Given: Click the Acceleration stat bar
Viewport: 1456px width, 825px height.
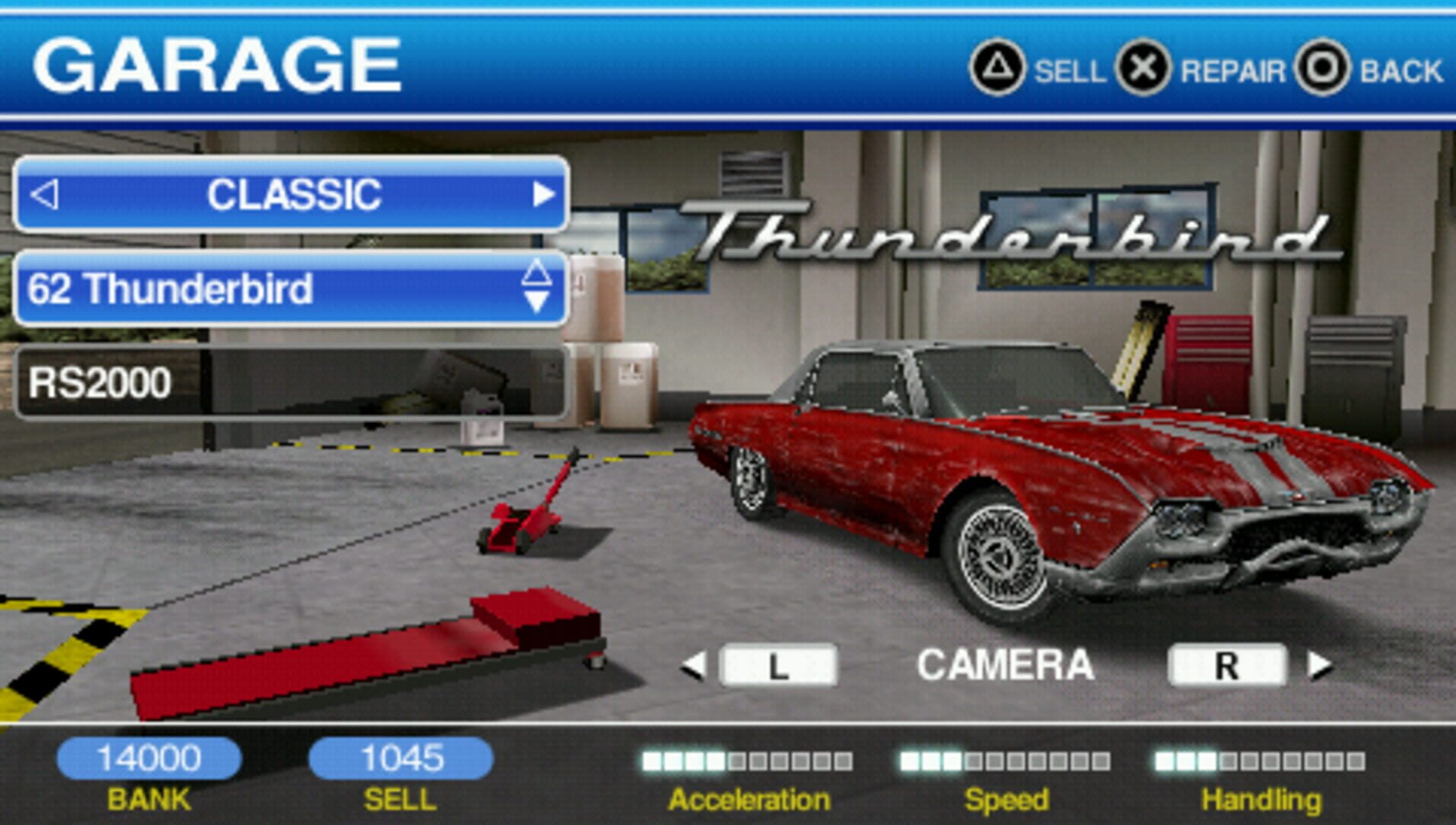Looking at the screenshot, I should point(745,760).
